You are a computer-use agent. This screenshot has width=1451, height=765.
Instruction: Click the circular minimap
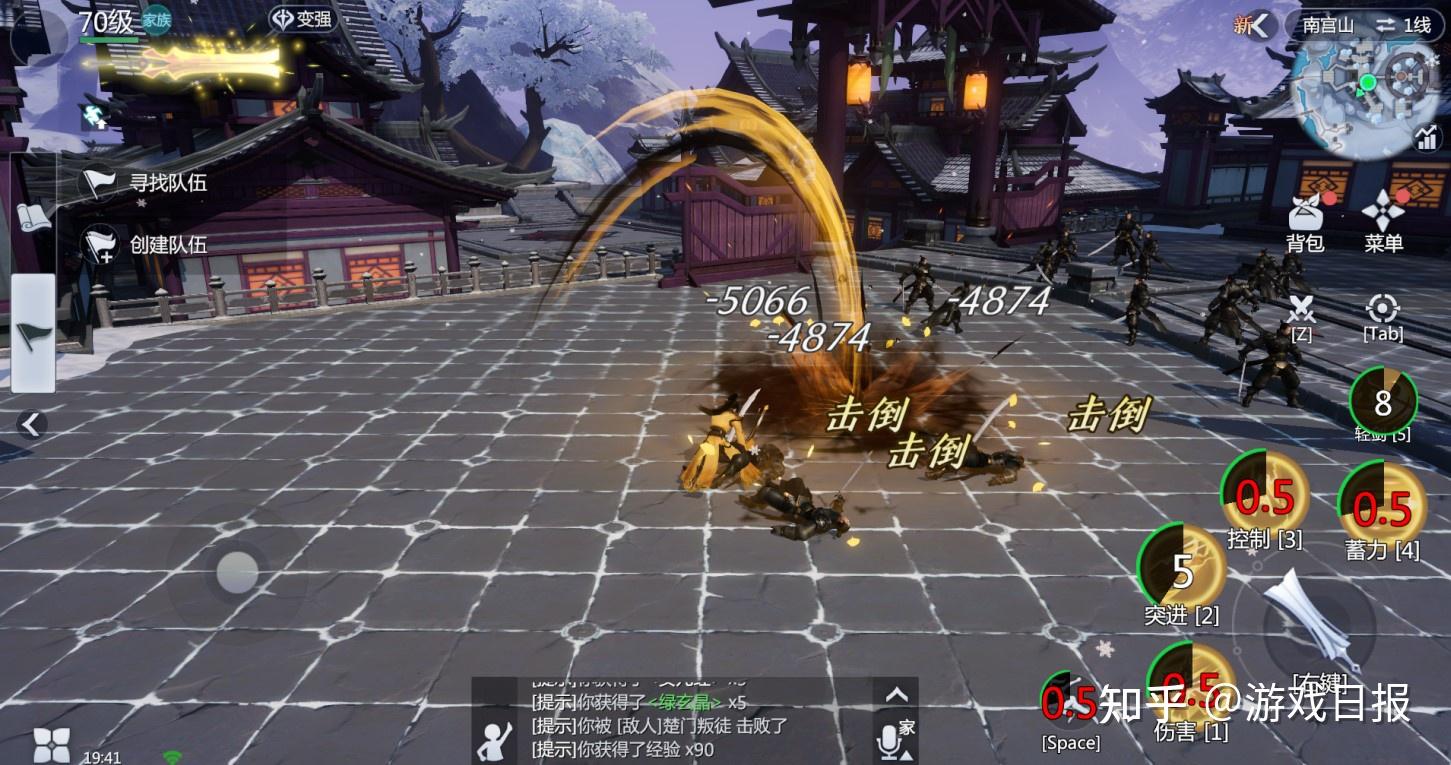[x=1367, y=83]
